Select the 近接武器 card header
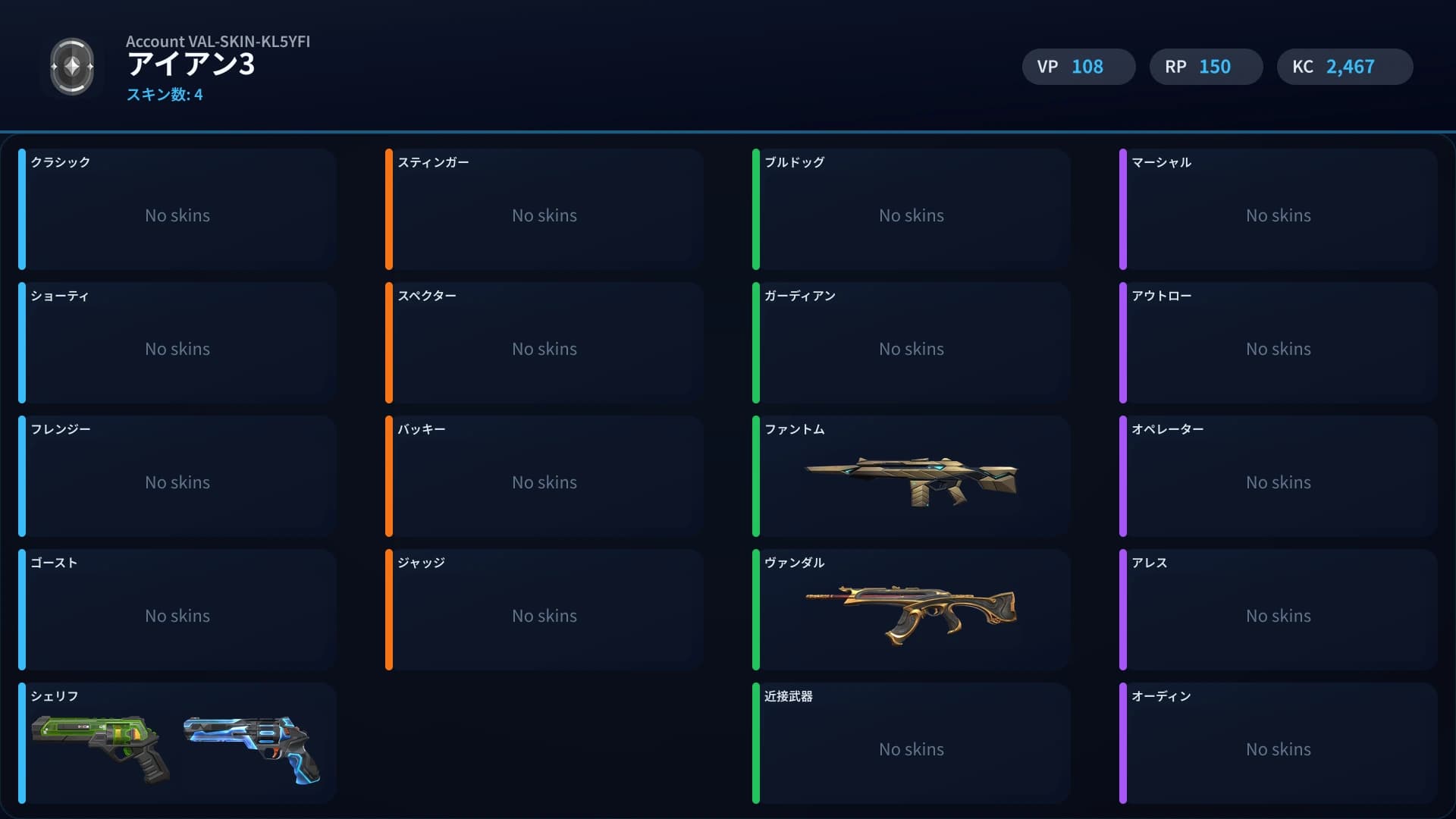 789,696
